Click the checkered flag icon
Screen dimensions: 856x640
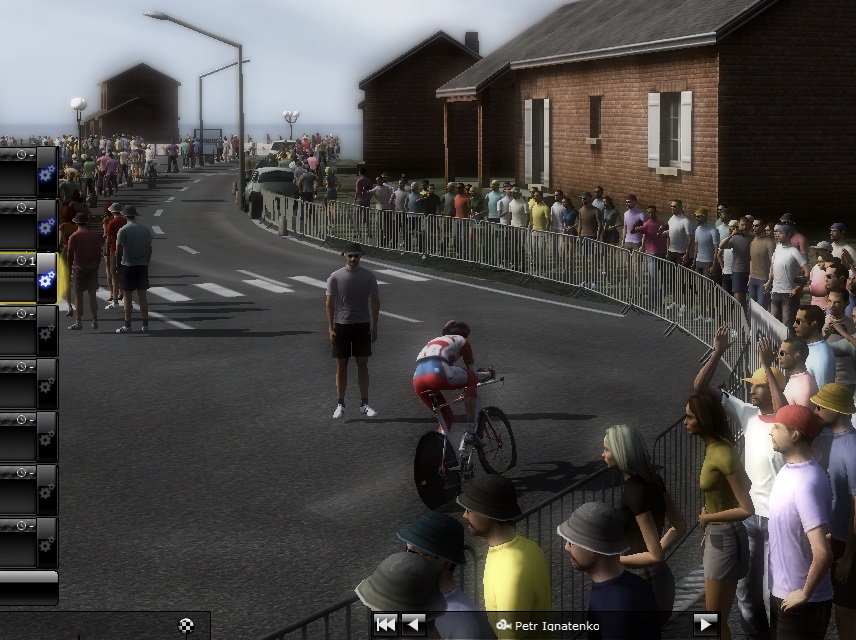click(186, 626)
